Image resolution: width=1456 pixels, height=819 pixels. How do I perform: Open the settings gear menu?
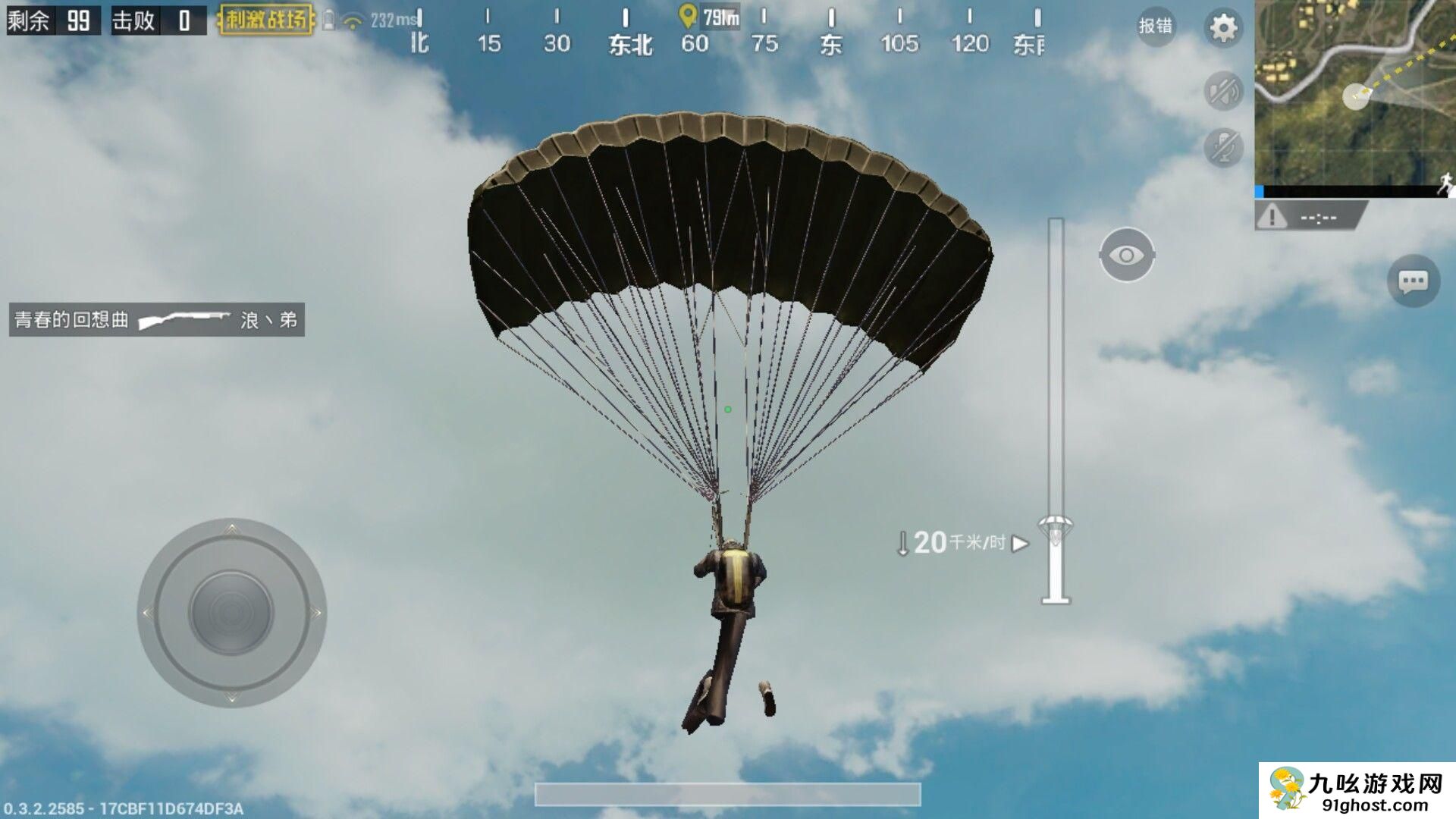pyautogui.click(x=1222, y=29)
